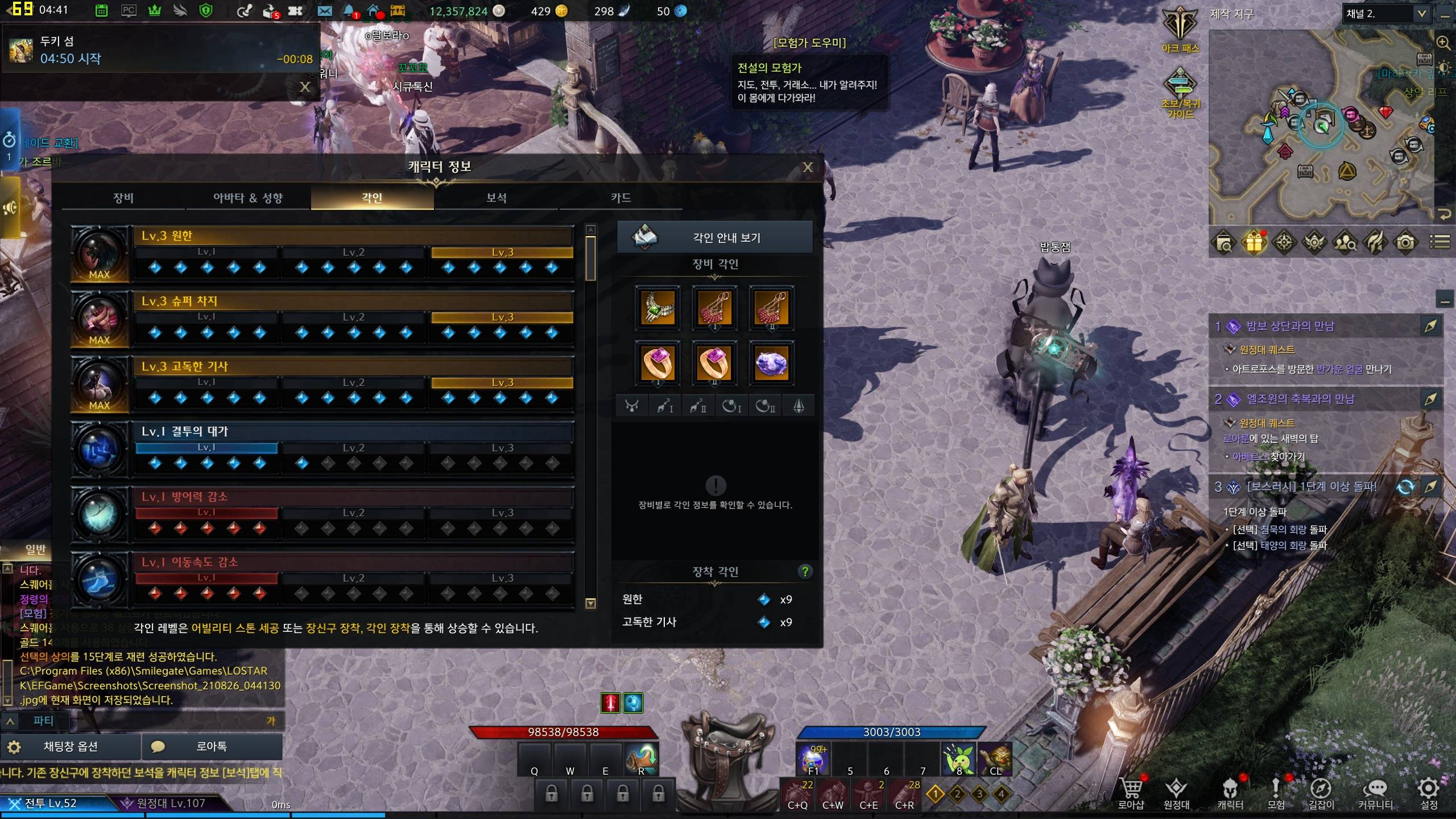Select the purple ability stone slot
1456x819 pixels.
tap(771, 363)
